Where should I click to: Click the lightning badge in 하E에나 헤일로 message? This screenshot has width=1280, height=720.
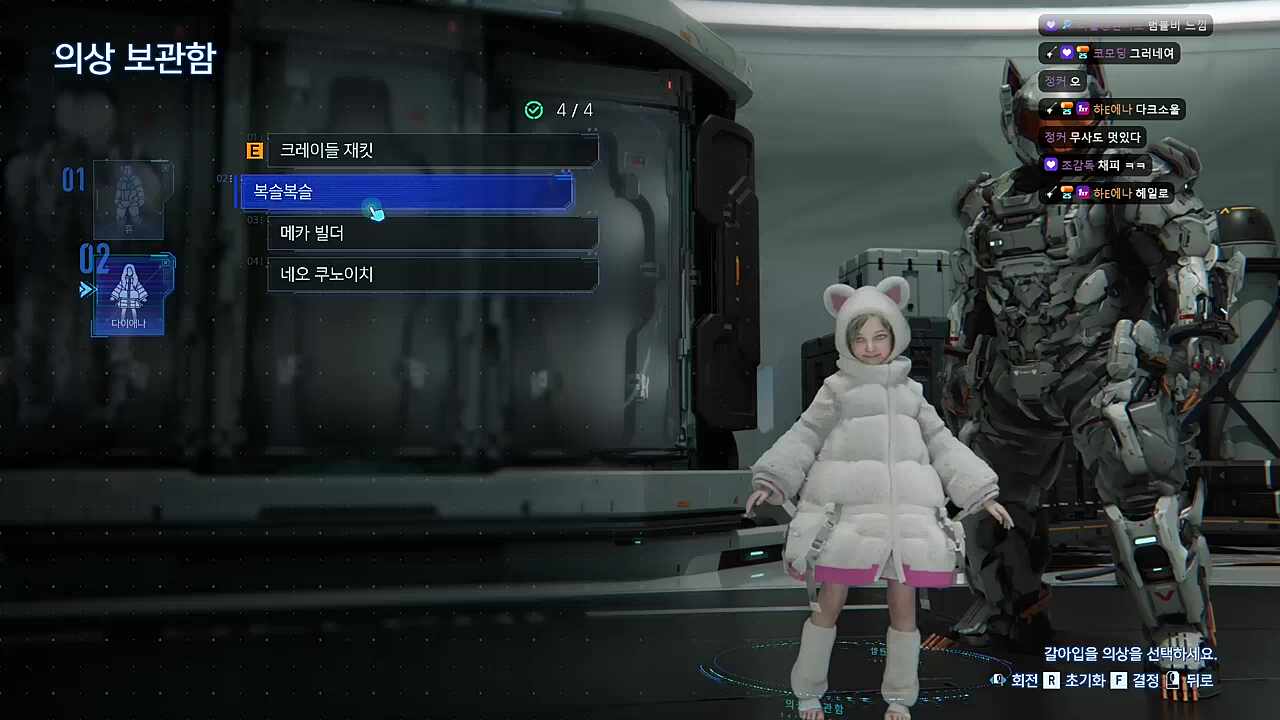click(1050, 192)
